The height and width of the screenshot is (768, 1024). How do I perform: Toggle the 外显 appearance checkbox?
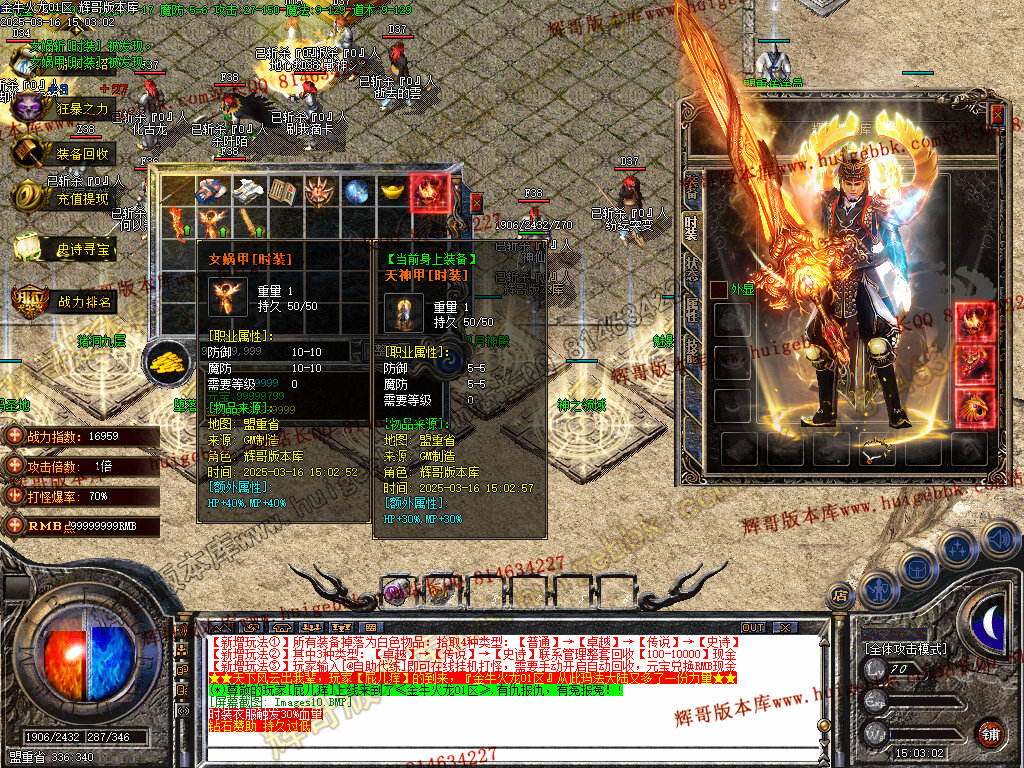718,290
